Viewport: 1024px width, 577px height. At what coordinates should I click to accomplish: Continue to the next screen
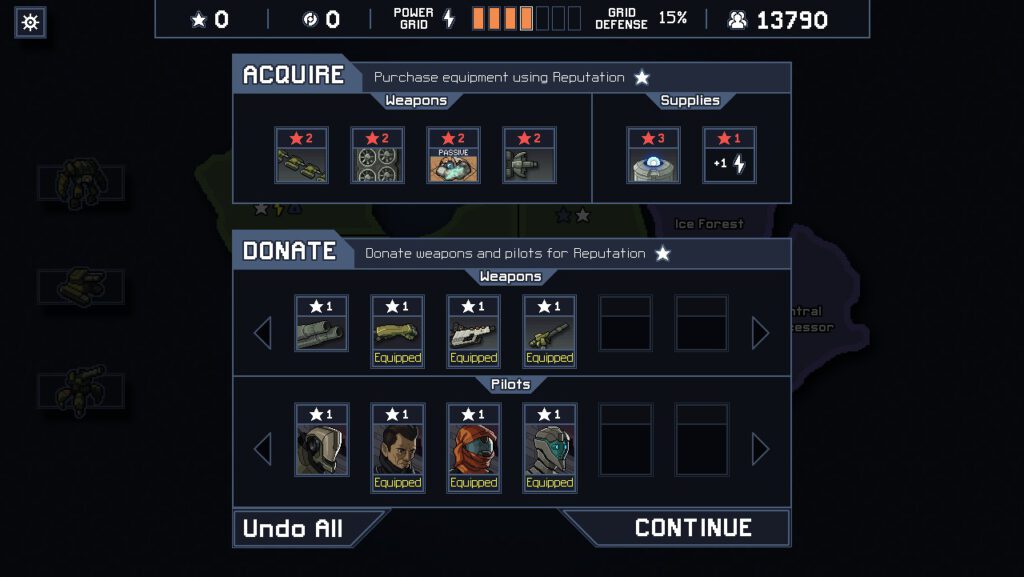coord(692,528)
